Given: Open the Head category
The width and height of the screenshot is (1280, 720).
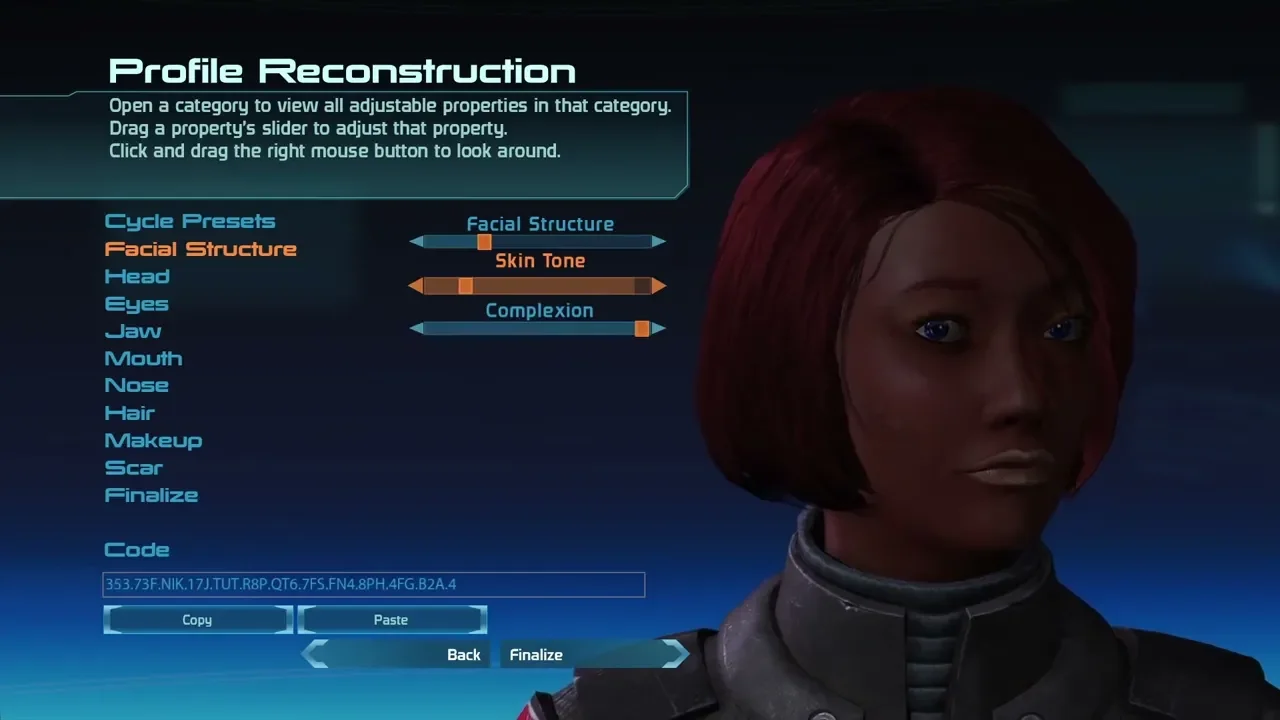Looking at the screenshot, I should coord(137,277).
